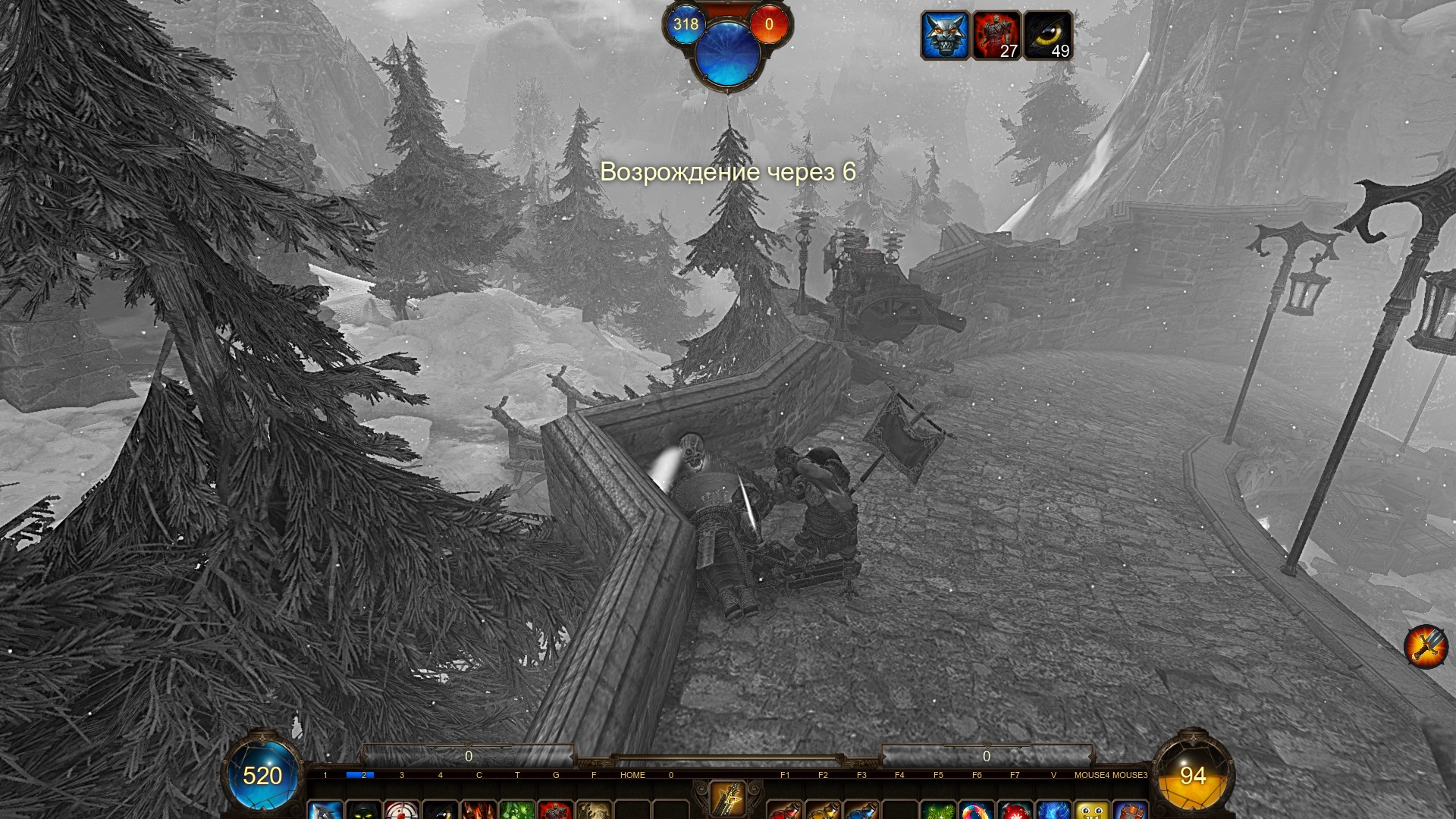Activate the blue flame item on V
The image size is (1456, 819).
pyautogui.click(x=1053, y=810)
